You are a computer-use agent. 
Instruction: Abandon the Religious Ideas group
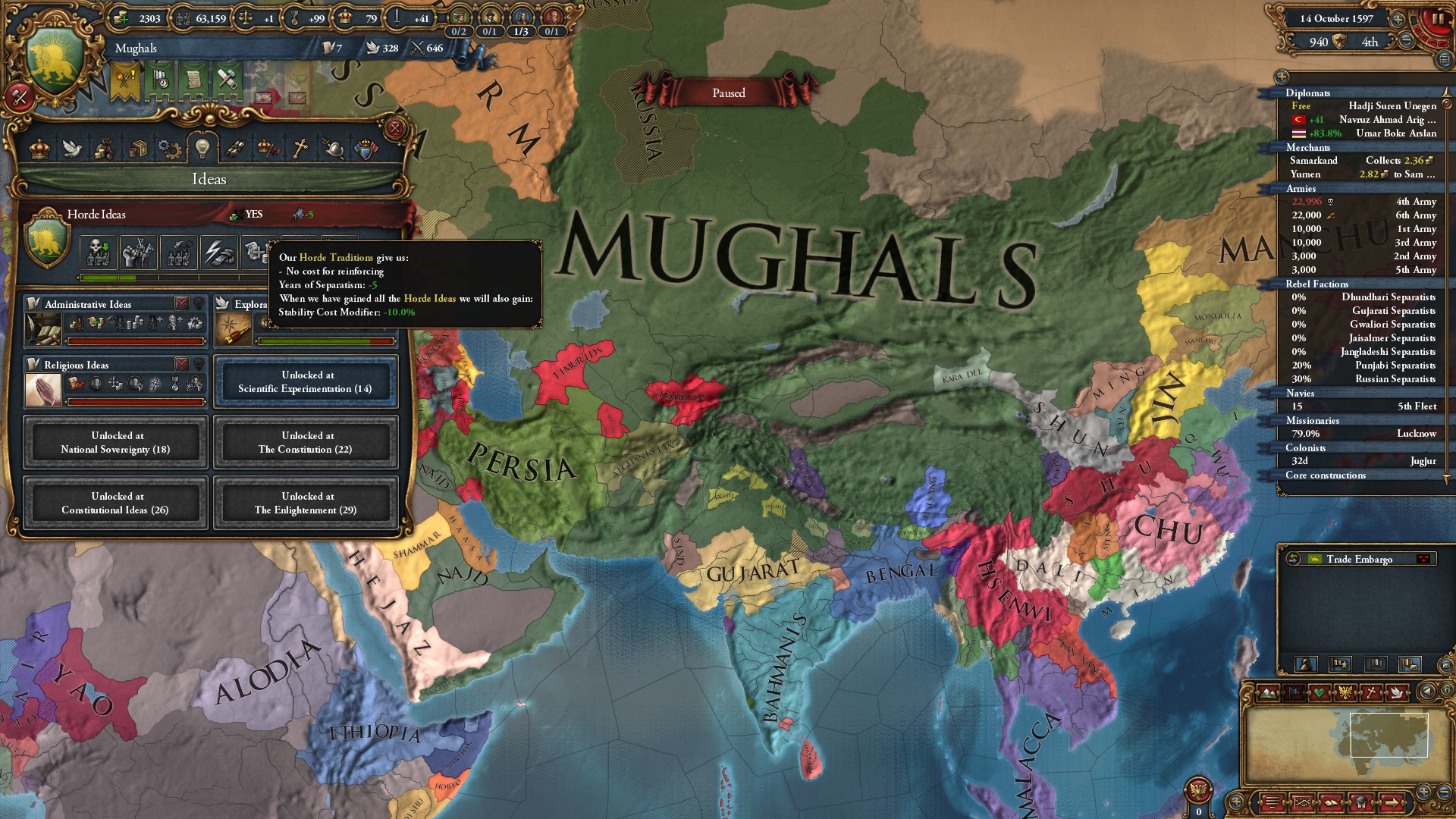(x=181, y=364)
